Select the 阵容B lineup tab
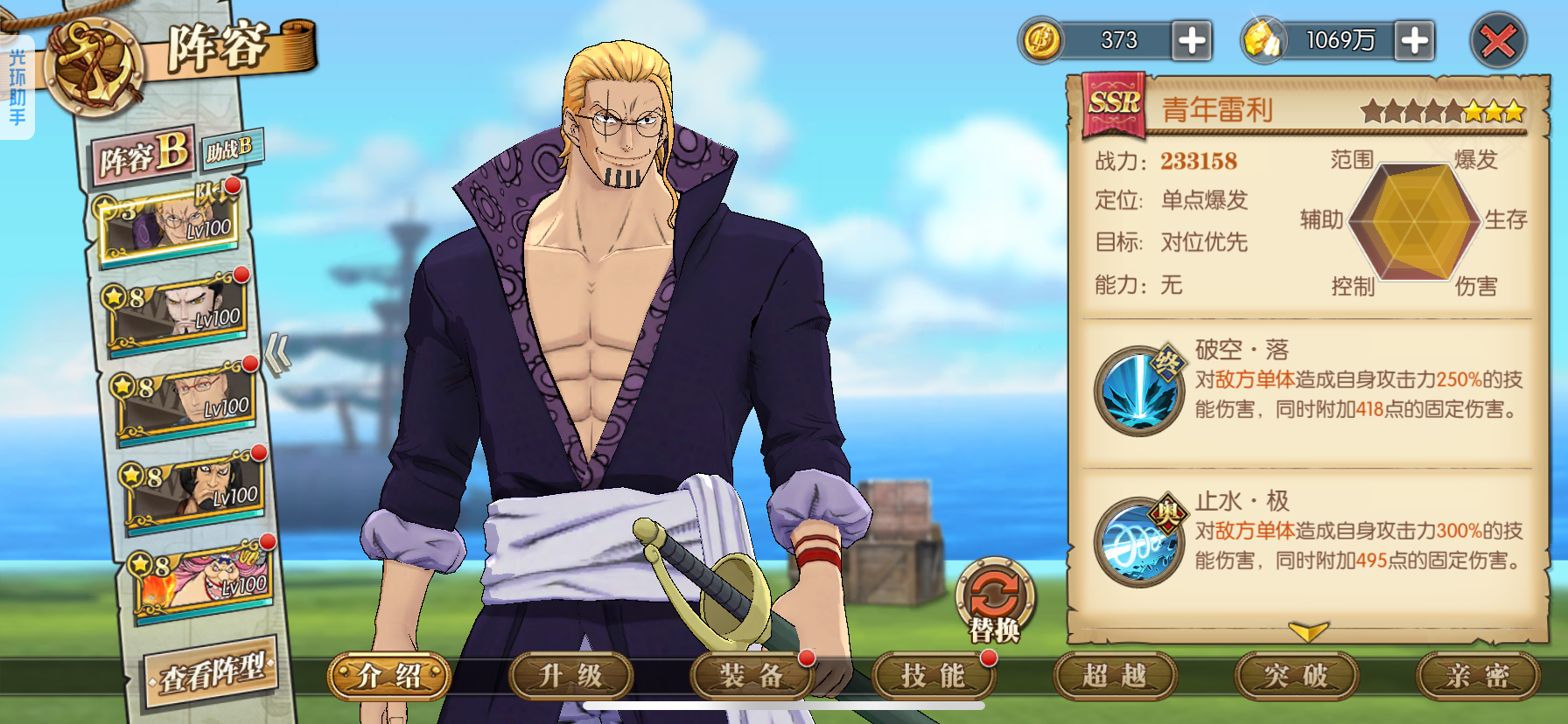 point(143,157)
